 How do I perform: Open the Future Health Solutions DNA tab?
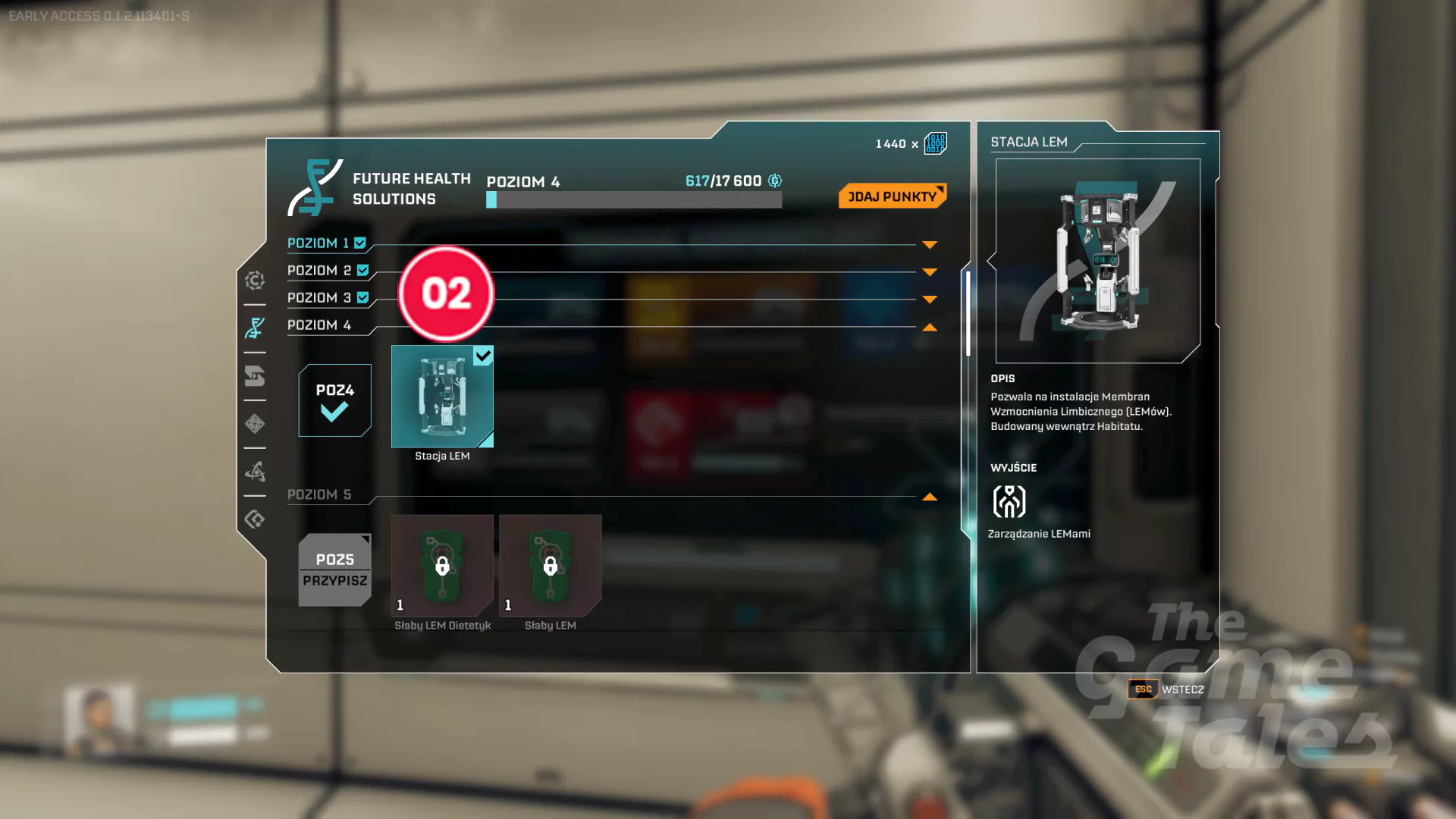(255, 328)
